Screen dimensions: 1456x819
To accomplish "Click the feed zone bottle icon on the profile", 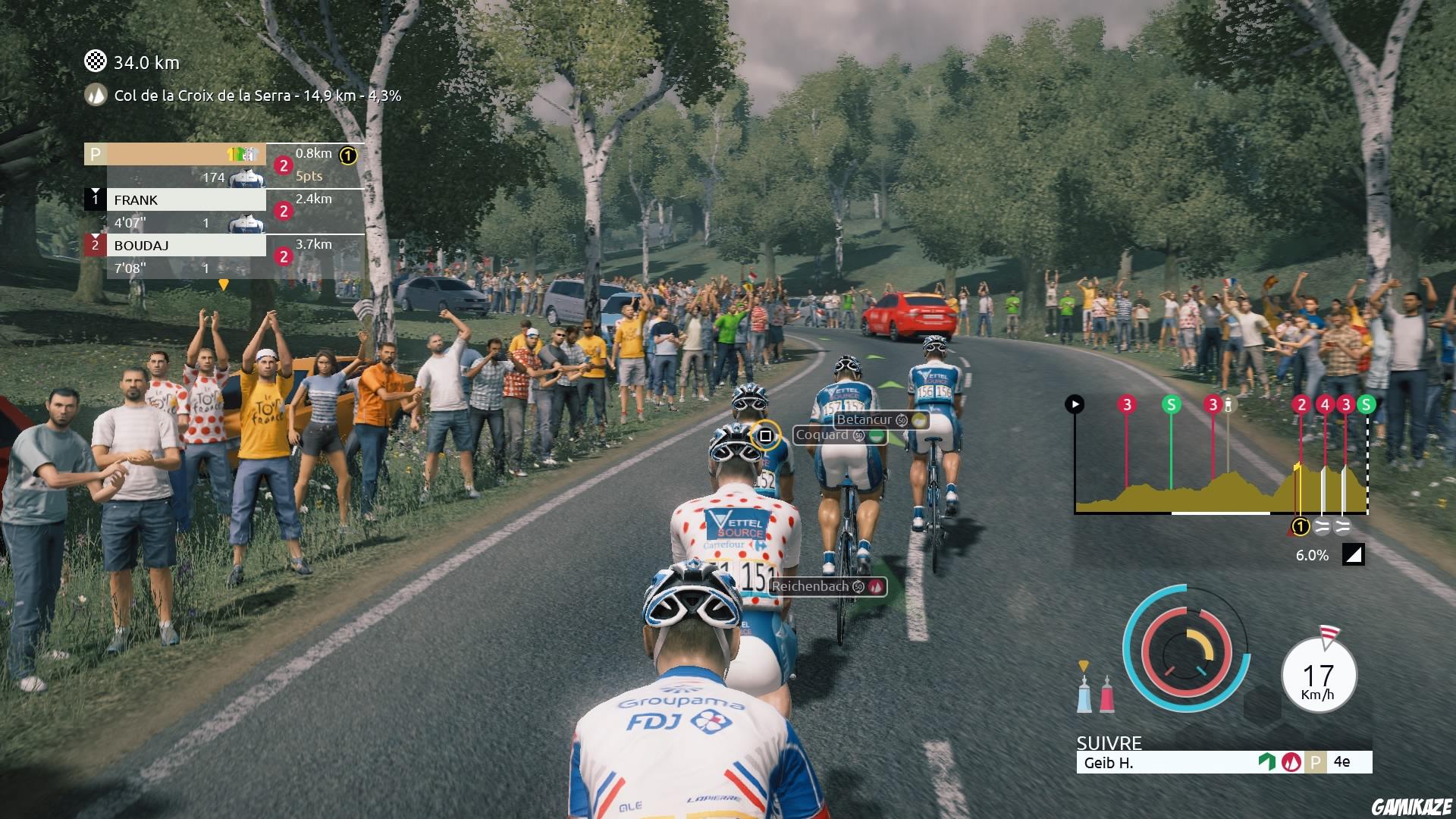I will (x=1228, y=405).
